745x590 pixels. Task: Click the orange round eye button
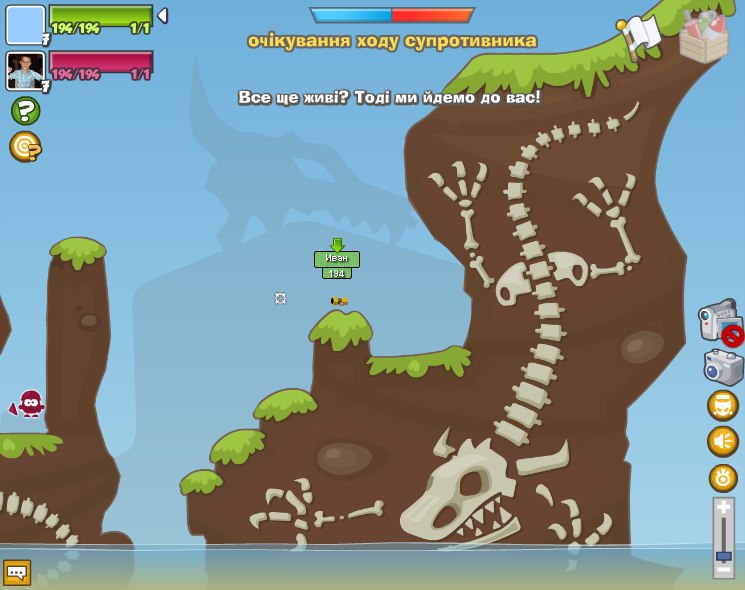[x=723, y=477]
